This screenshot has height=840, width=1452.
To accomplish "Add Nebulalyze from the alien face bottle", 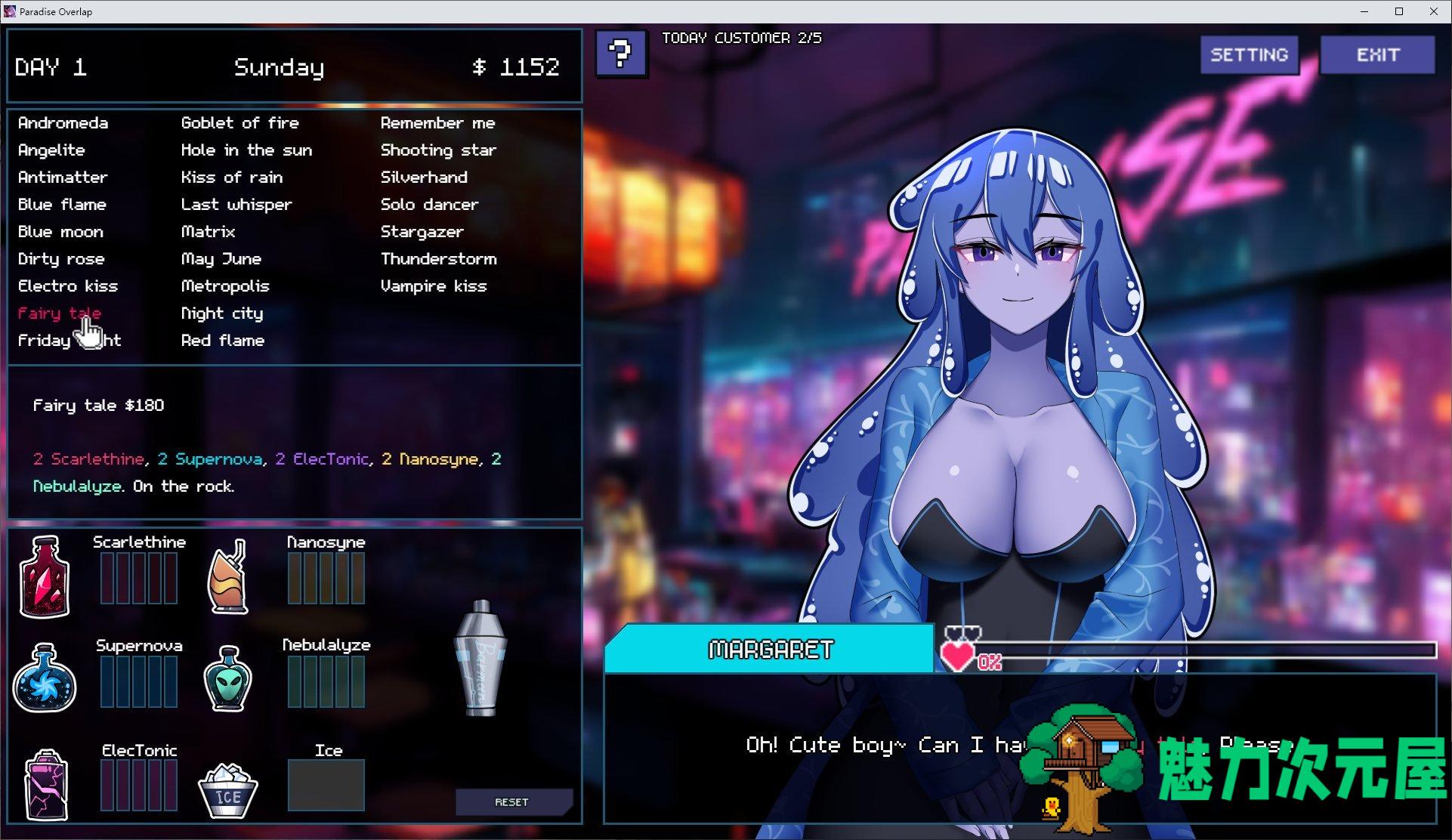I will pyautogui.click(x=228, y=678).
